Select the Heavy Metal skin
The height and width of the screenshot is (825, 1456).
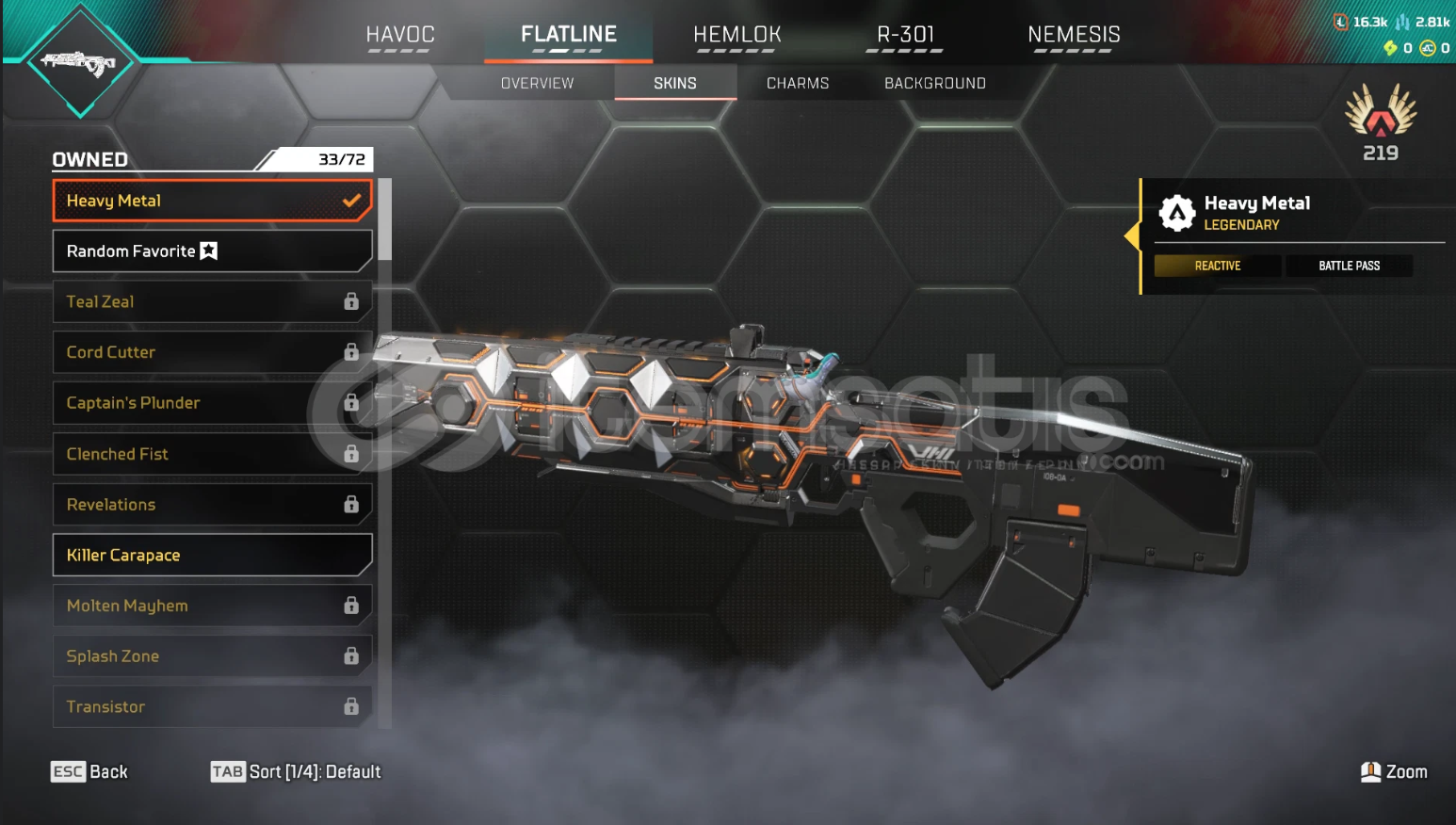tap(212, 201)
